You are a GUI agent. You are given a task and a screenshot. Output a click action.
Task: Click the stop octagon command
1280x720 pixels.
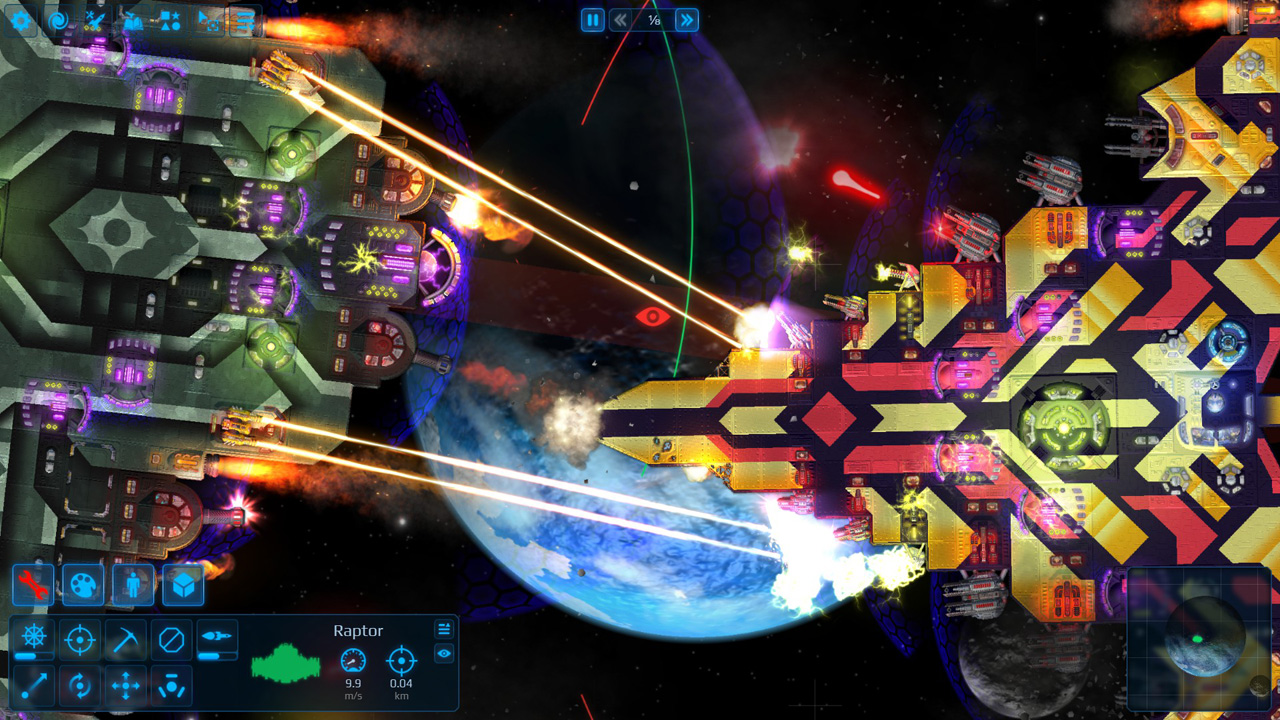coord(171,638)
